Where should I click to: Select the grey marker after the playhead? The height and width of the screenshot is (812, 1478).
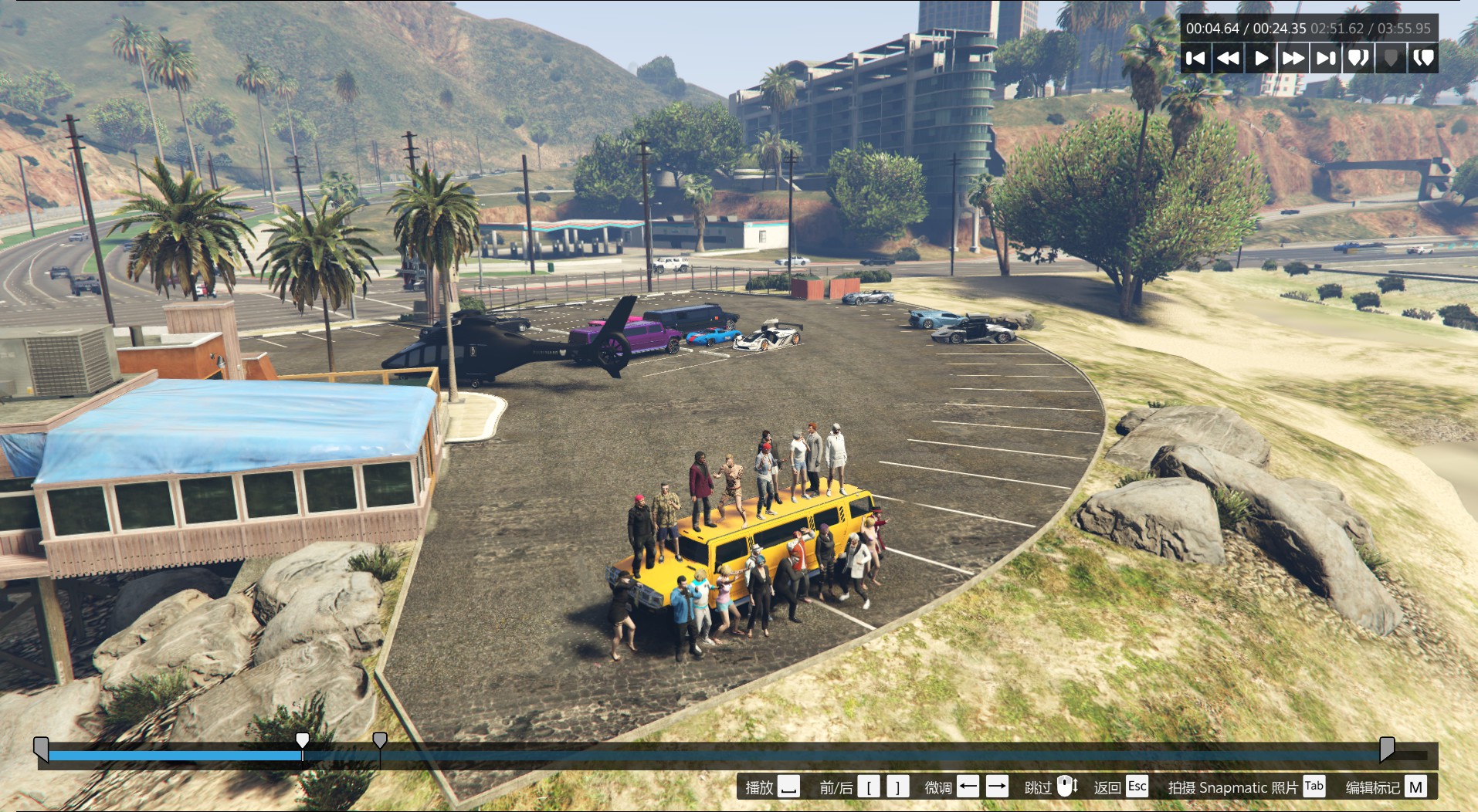pyautogui.click(x=379, y=741)
